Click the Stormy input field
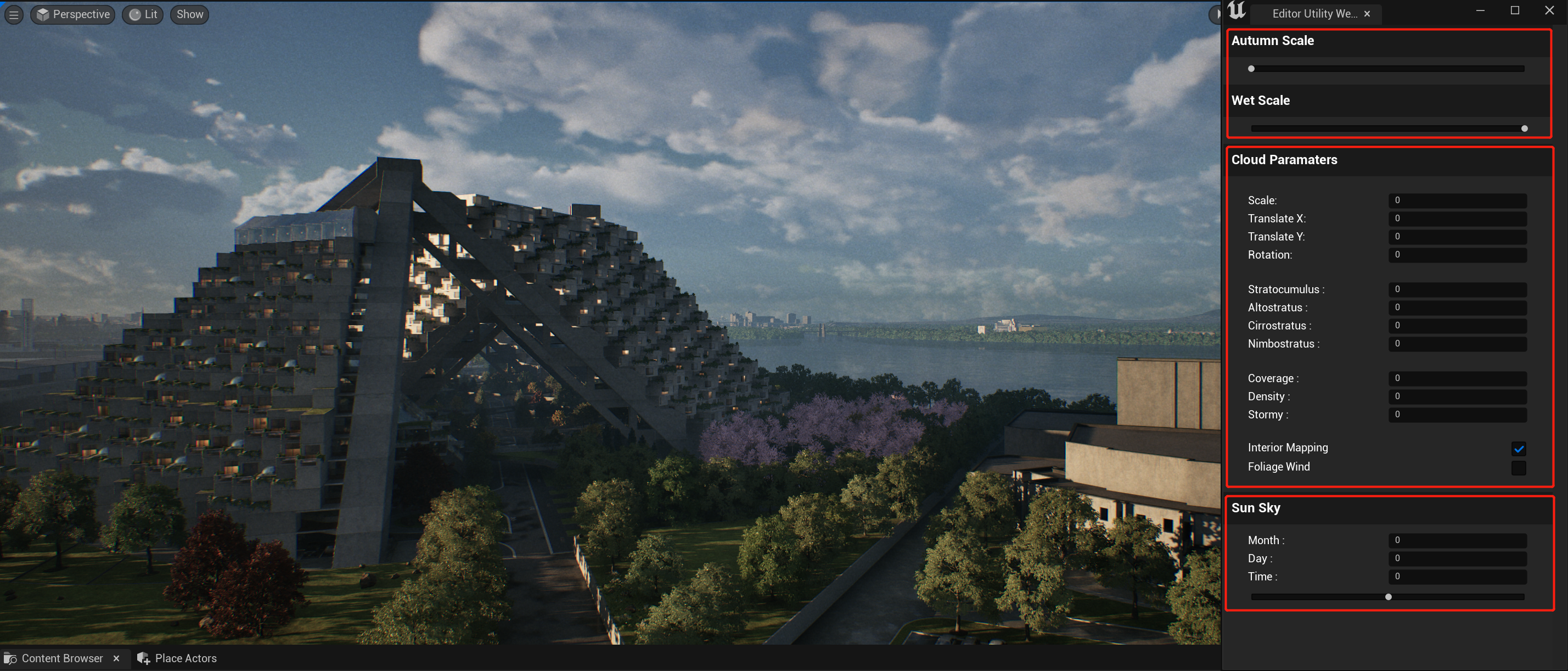Screen dimensions: 1568x671 click(1457, 415)
